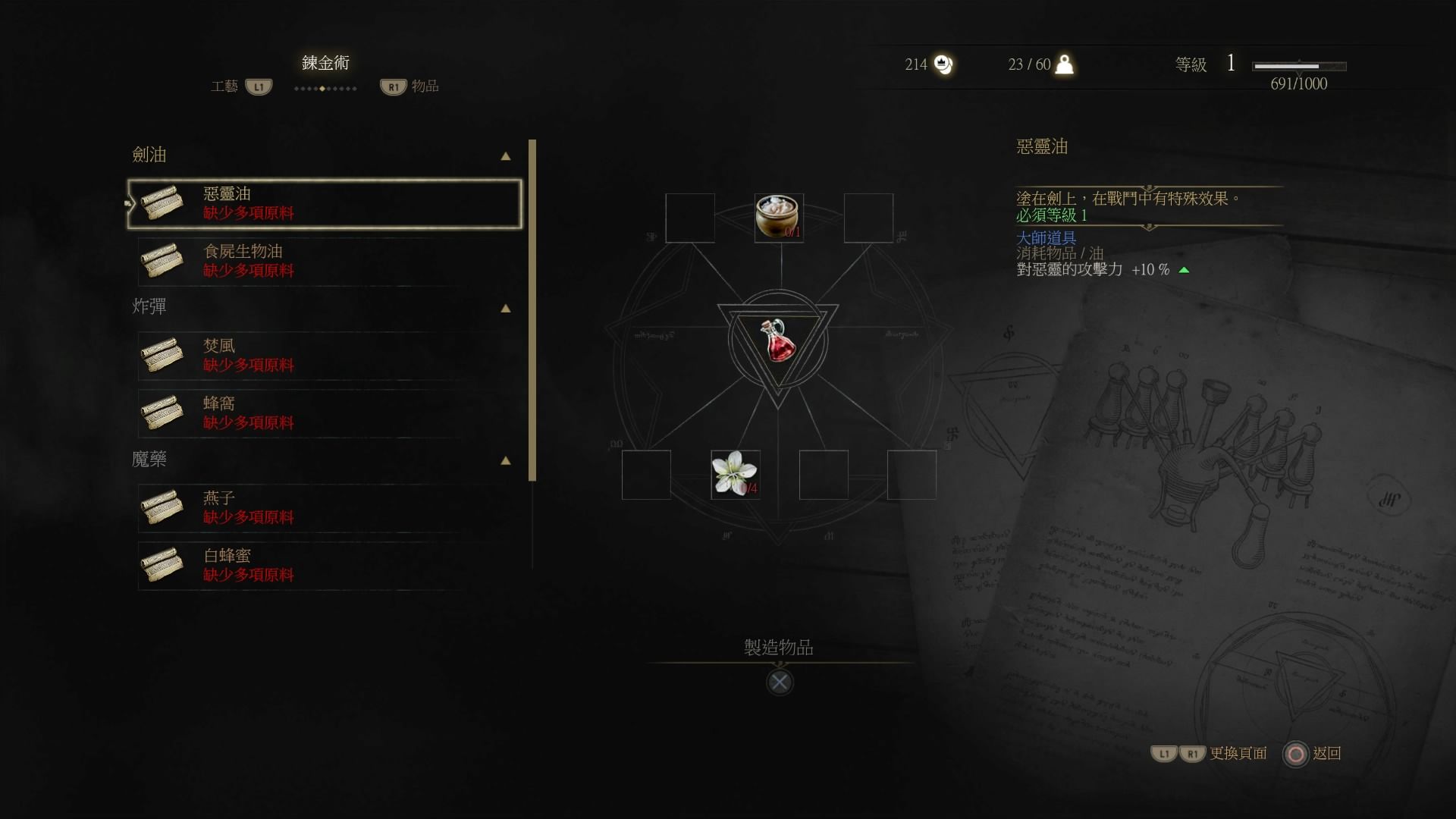Select the 焚風 bomb recipe
1456x819 pixels.
[325, 356]
